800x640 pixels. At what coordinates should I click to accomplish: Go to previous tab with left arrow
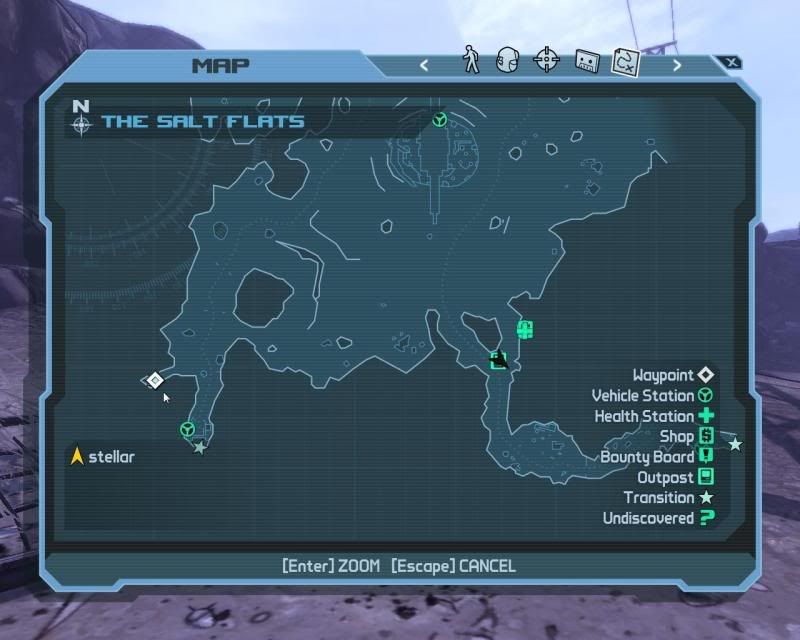click(424, 66)
